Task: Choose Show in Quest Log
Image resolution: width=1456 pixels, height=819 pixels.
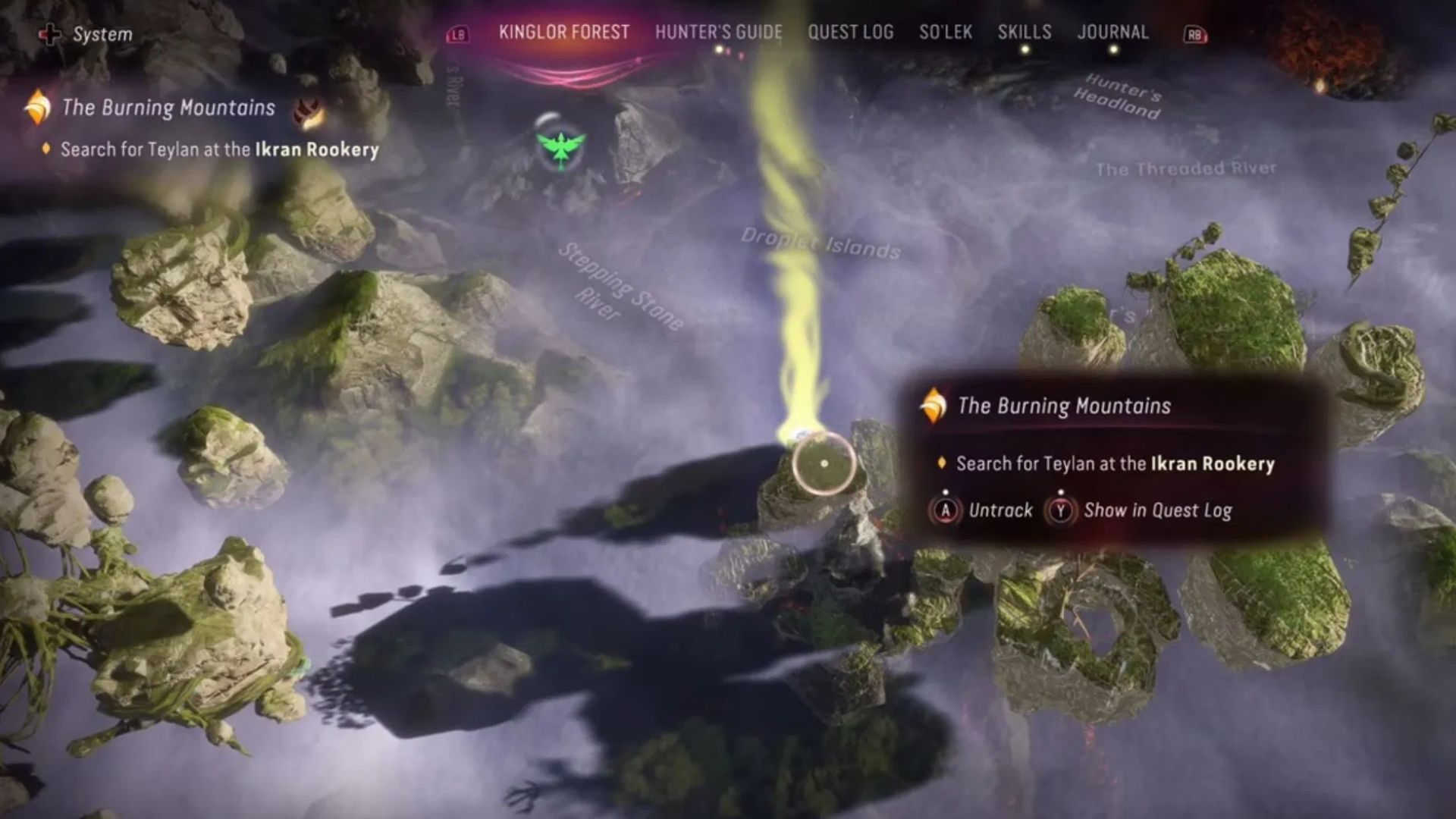Action: pos(1139,510)
